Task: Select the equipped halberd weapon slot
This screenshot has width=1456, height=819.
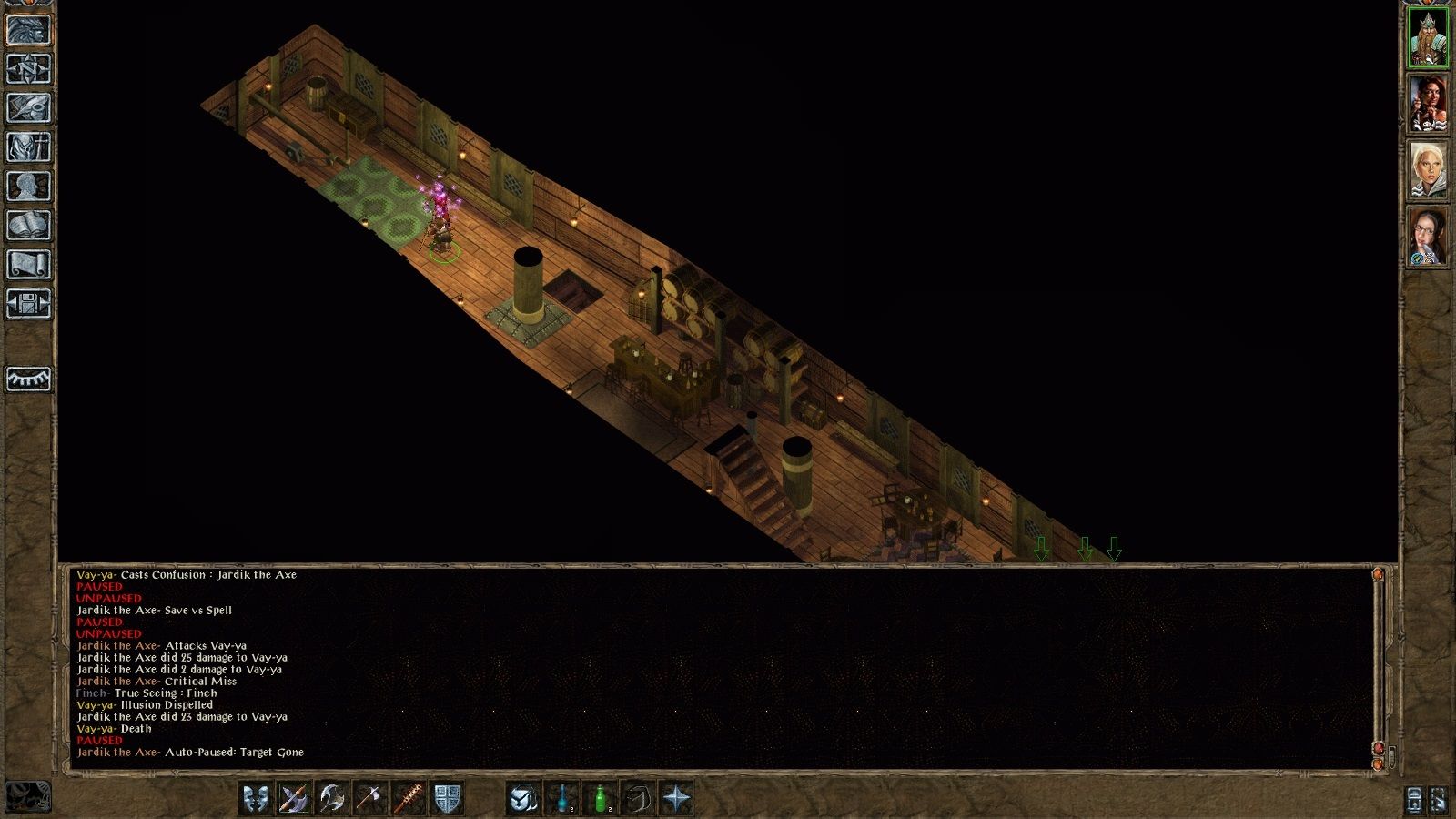Action: click(295, 799)
